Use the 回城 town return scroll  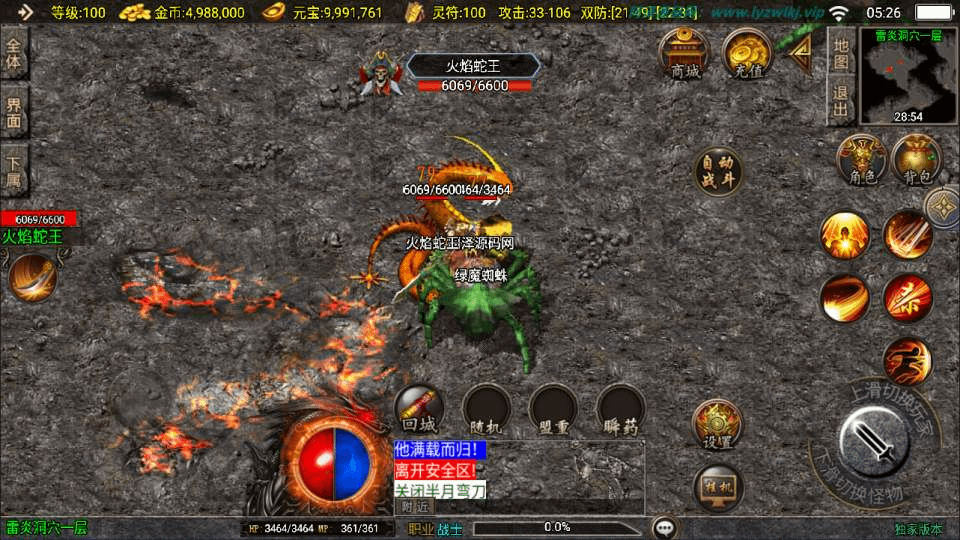[x=419, y=410]
